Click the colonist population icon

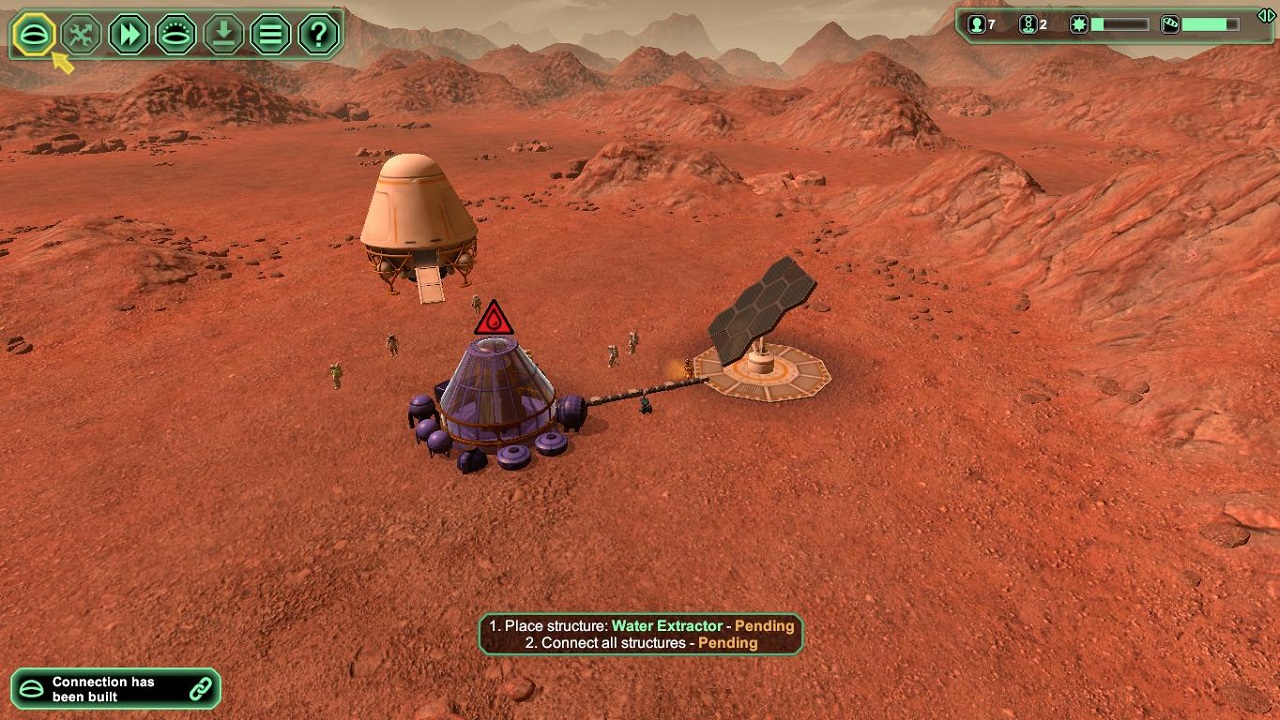977,25
